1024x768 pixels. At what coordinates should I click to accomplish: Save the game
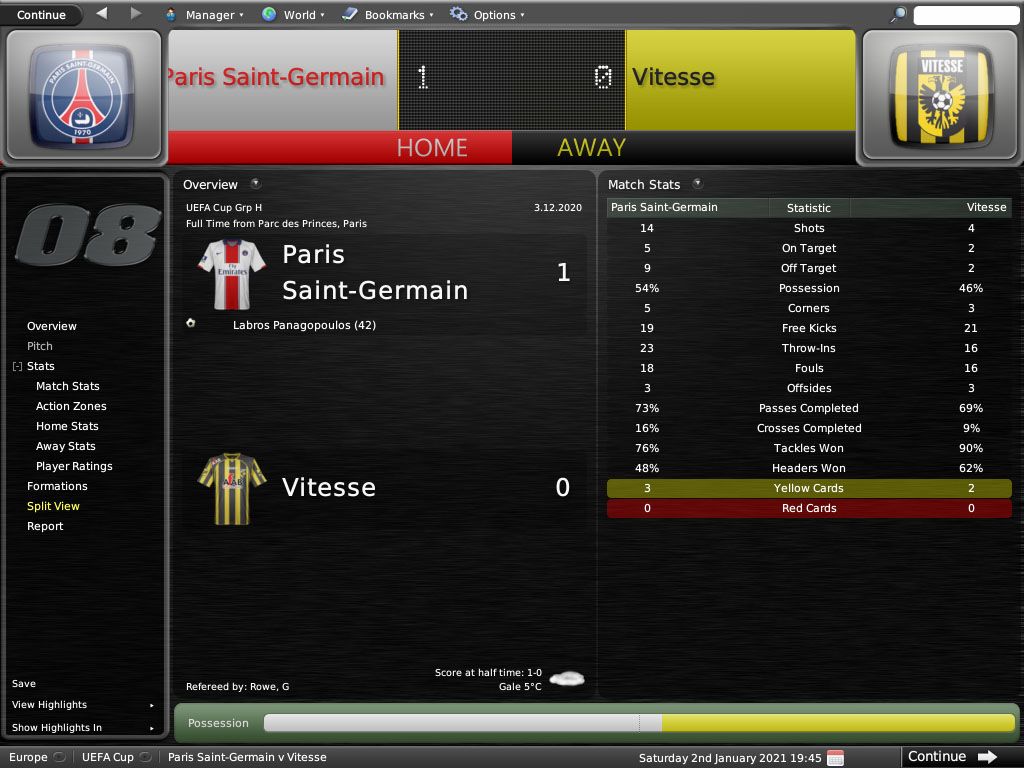pyautogui.click(x=24, y=684)
